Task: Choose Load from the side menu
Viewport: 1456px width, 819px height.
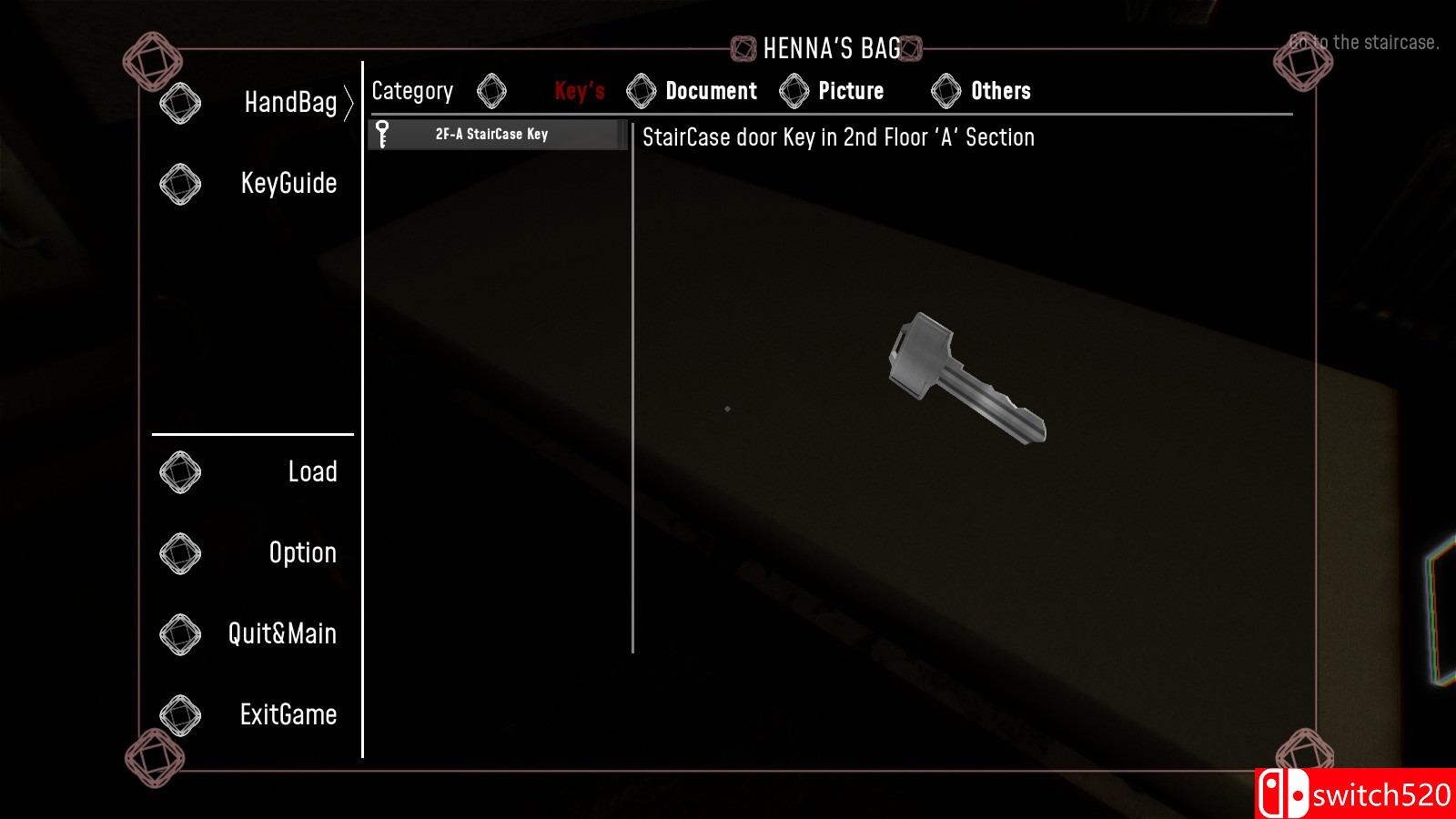Action: pyautogui.click(x=311, y=472)
